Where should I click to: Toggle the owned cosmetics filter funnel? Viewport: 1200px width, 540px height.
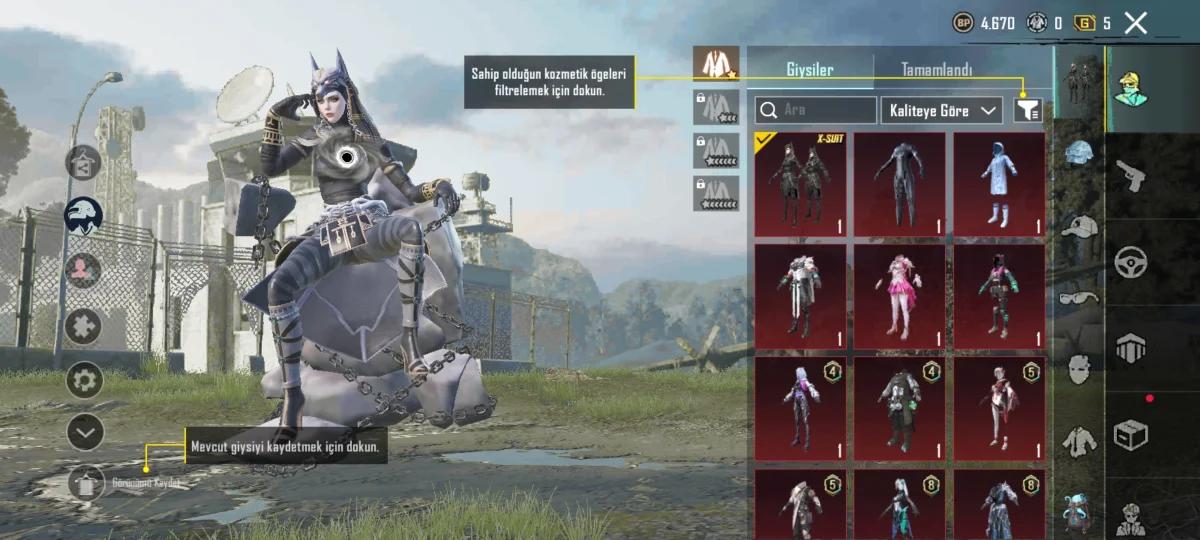(1027, 110)
